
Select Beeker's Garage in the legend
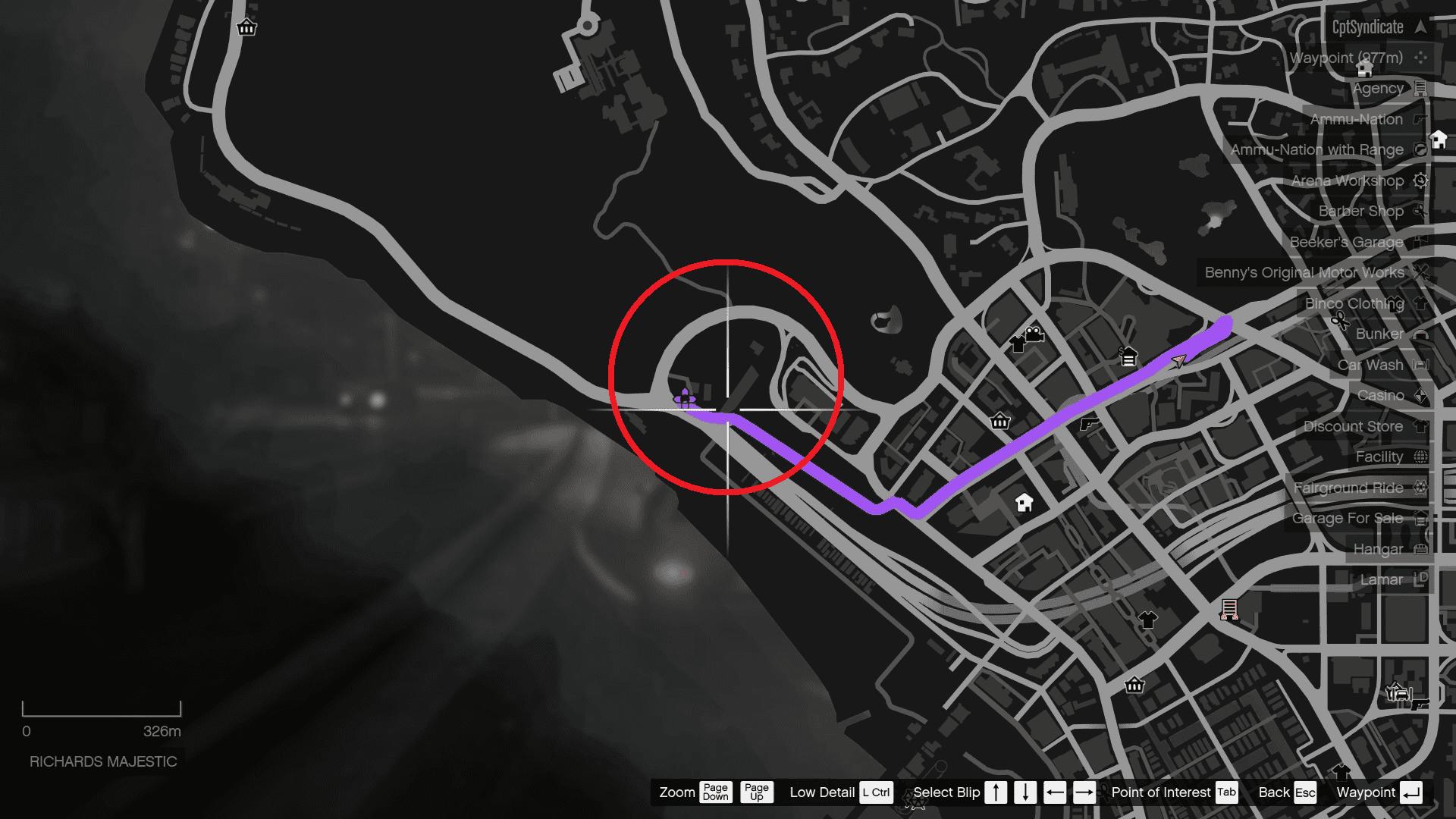tap(1346, 242)
